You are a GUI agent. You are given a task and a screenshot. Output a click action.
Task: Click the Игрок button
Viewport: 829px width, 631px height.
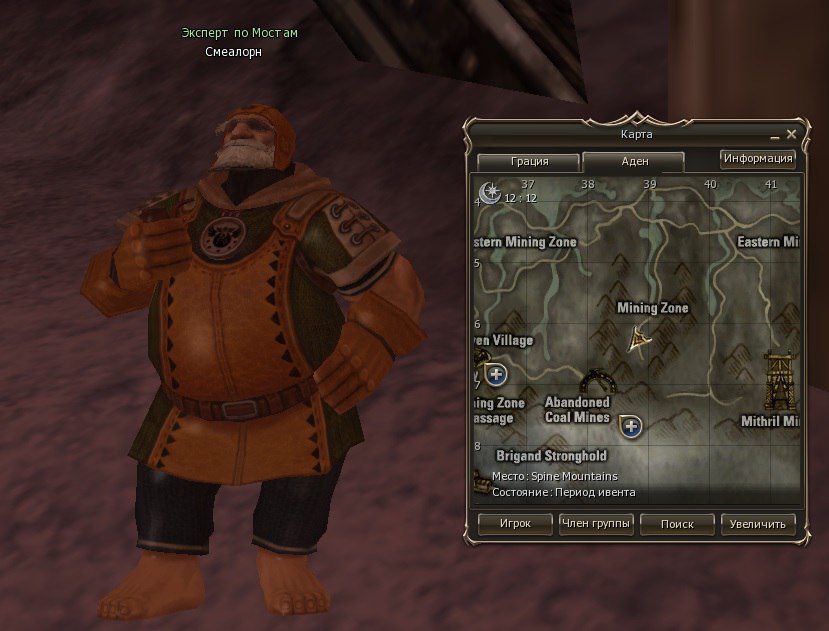[516, 523]
